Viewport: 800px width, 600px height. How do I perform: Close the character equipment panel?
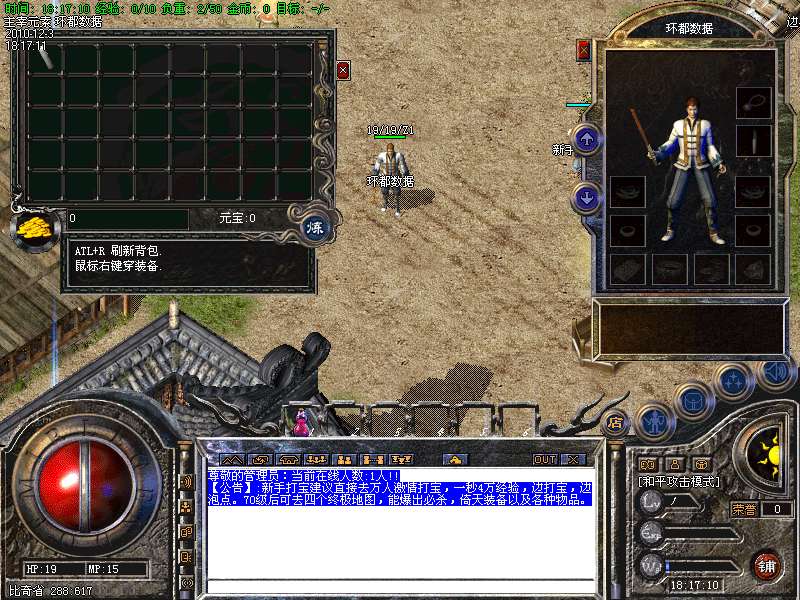click(x=584, y=50)
